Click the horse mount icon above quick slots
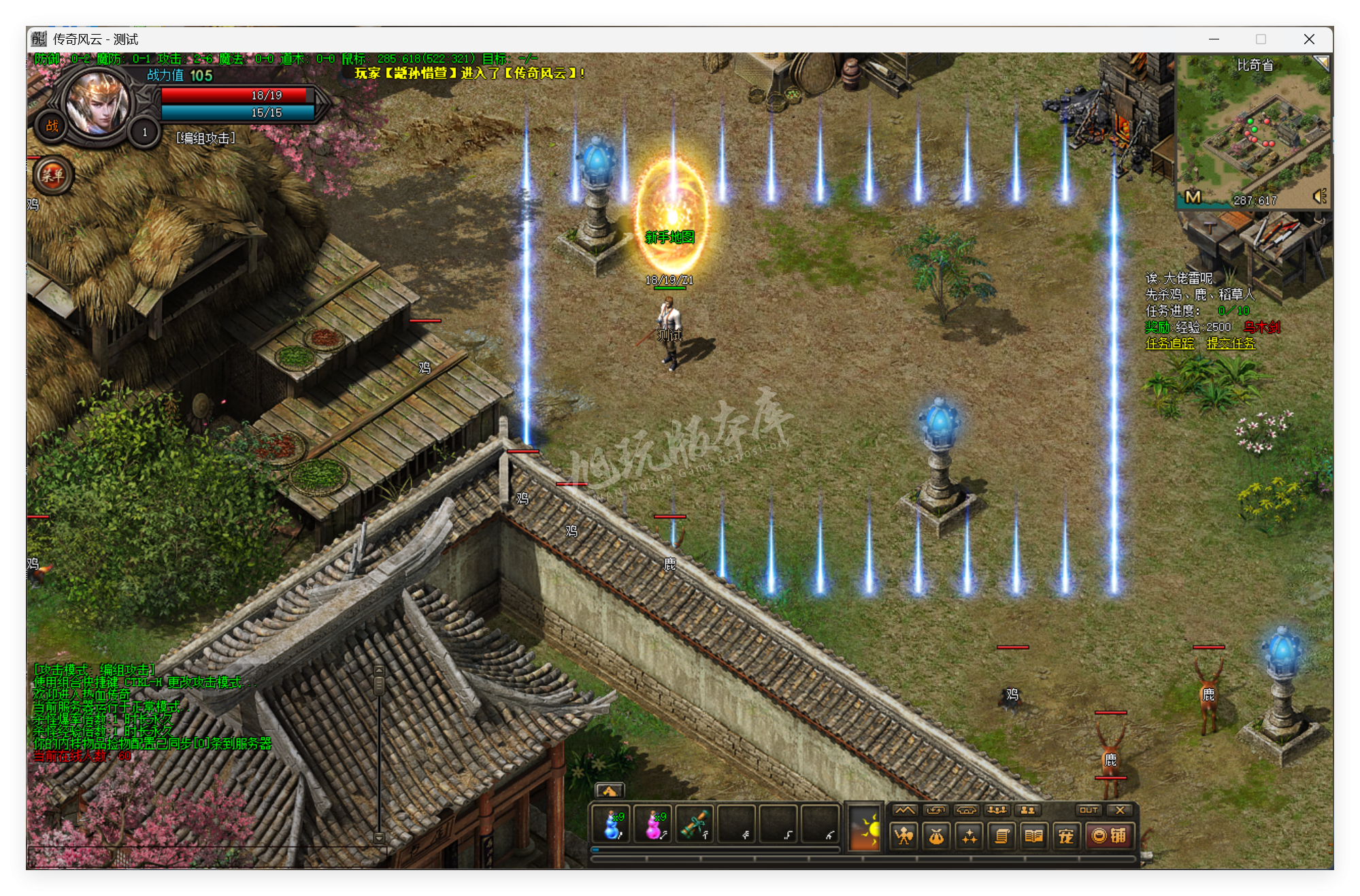This screenshot has height=896, width=1360. point(611,791)
